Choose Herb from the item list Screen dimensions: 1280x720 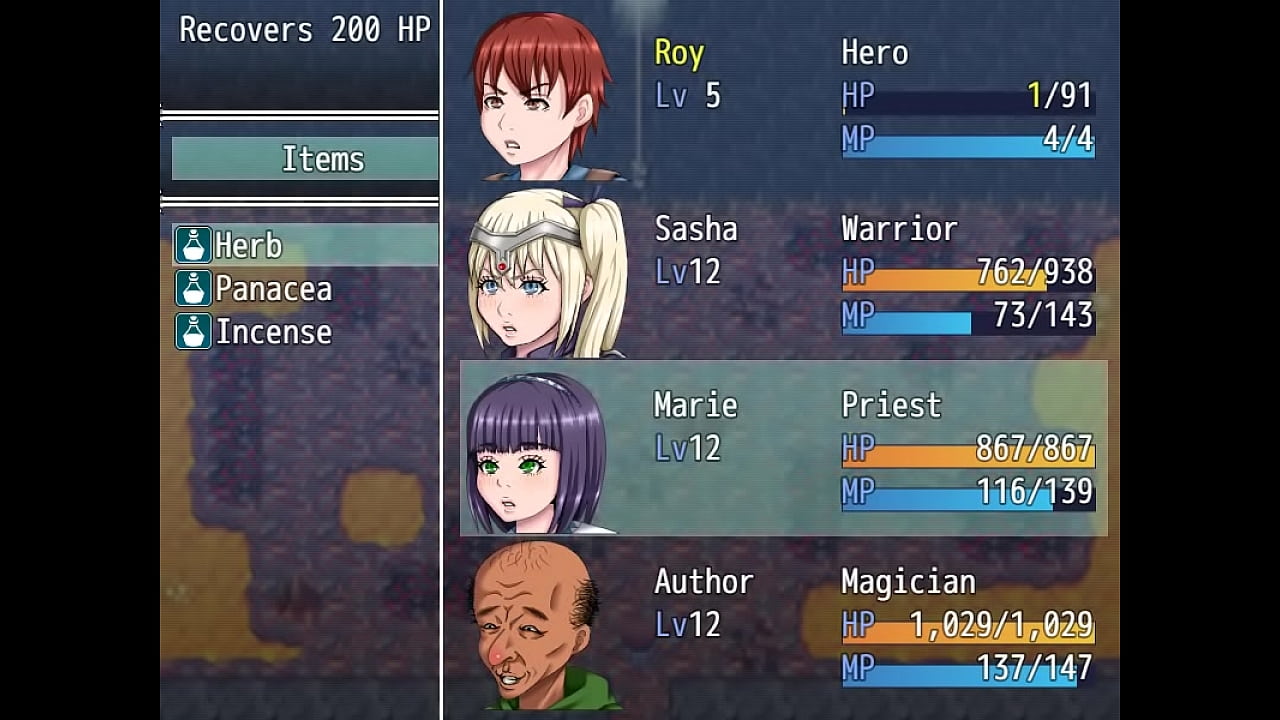coord(248,245)
